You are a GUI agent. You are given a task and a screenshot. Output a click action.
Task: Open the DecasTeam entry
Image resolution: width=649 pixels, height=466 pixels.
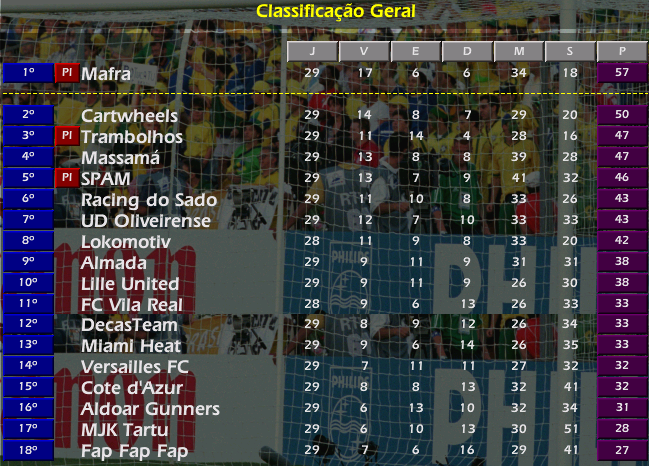pyautogui.click(x=130, y=325)
